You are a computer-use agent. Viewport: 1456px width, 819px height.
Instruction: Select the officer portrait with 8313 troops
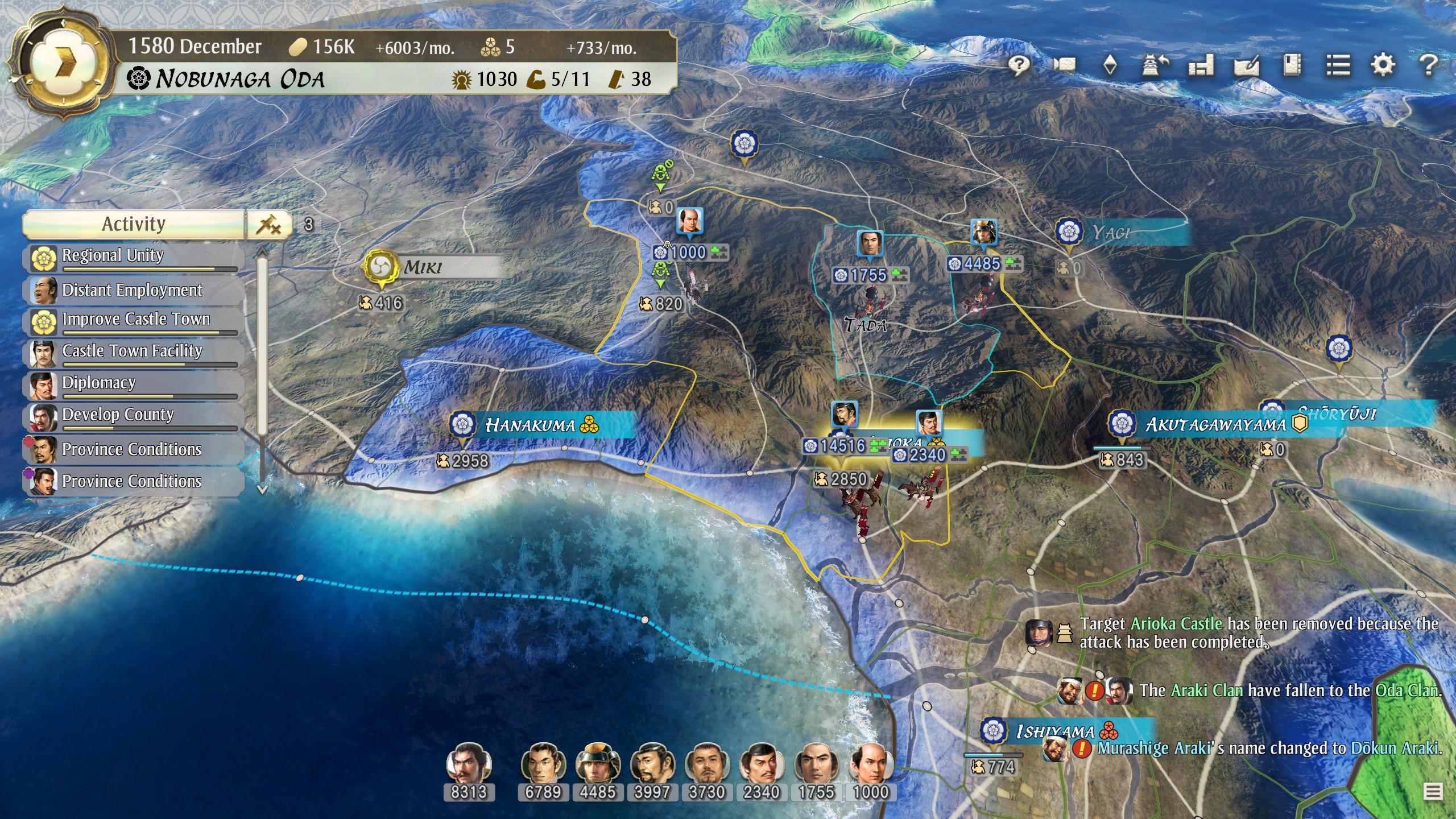pos(468,763)
